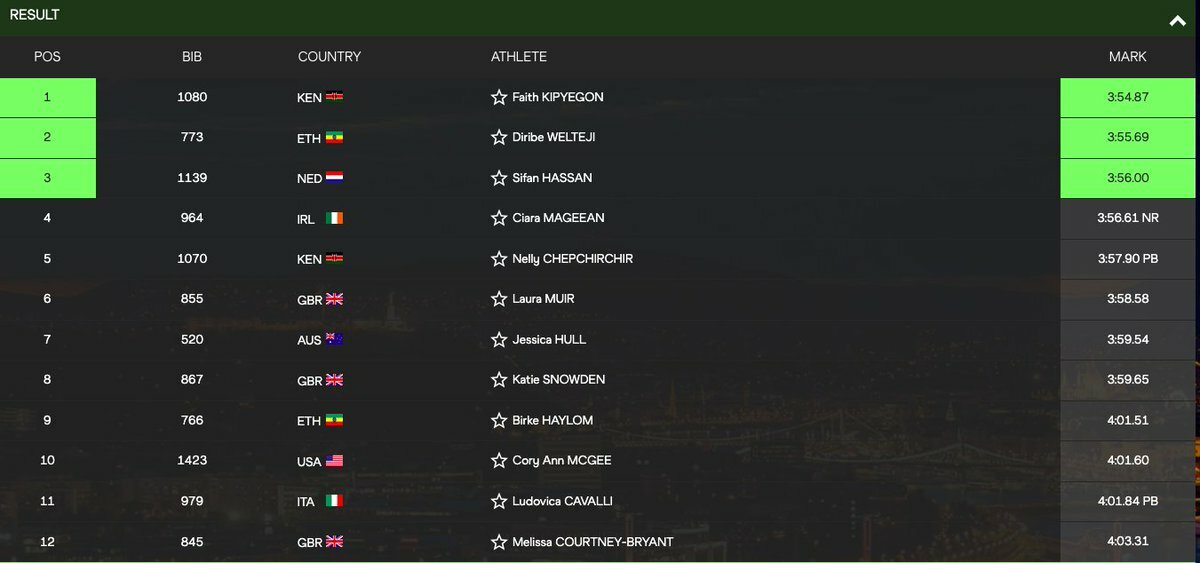Select the star icon for Jessica HULL
The image size is (1200, 563).
[x=499, y=339]
